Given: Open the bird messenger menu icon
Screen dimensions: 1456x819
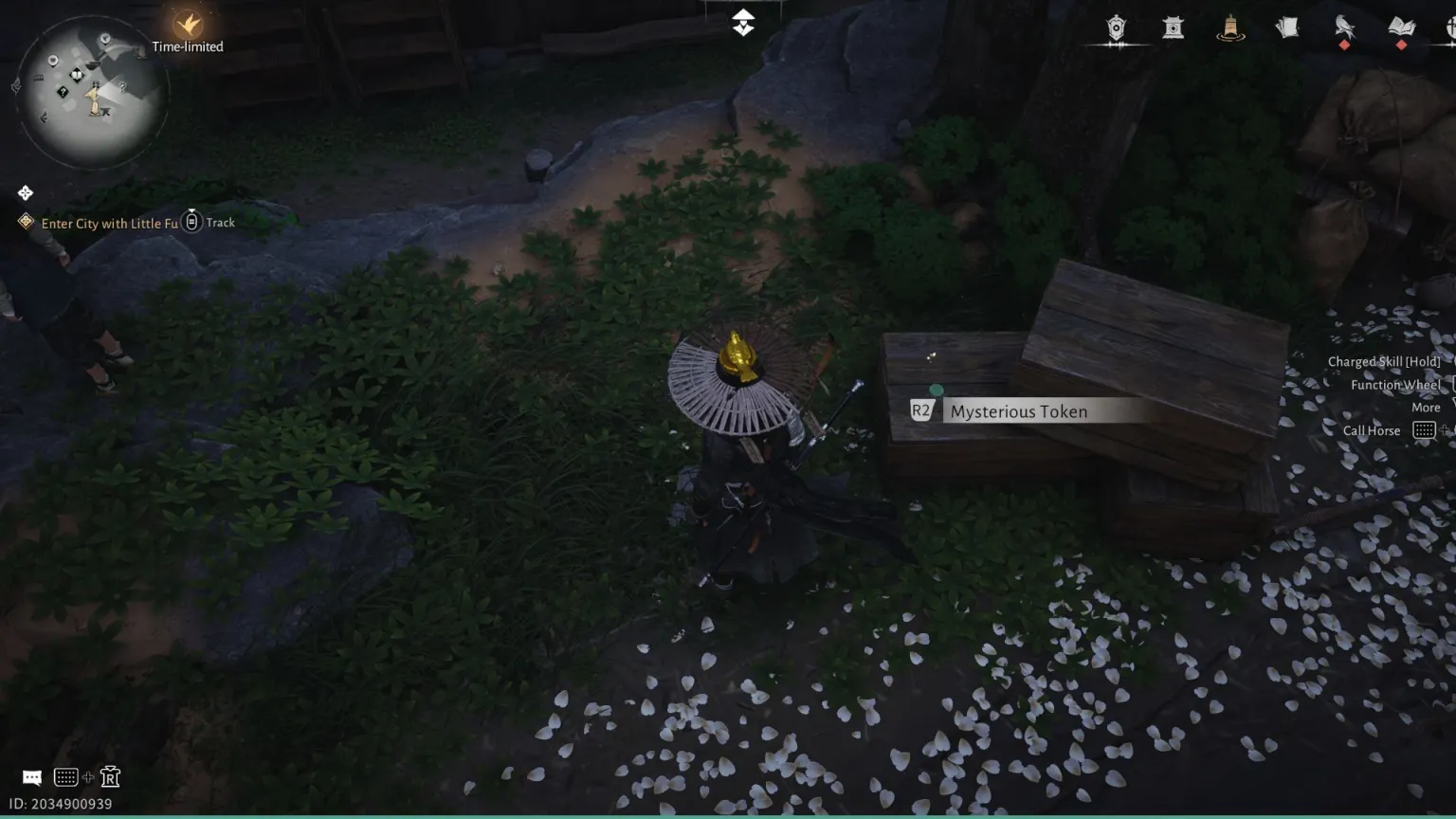Looking at the screenshot, I should pyautogui.click(x=1344, y=27).
